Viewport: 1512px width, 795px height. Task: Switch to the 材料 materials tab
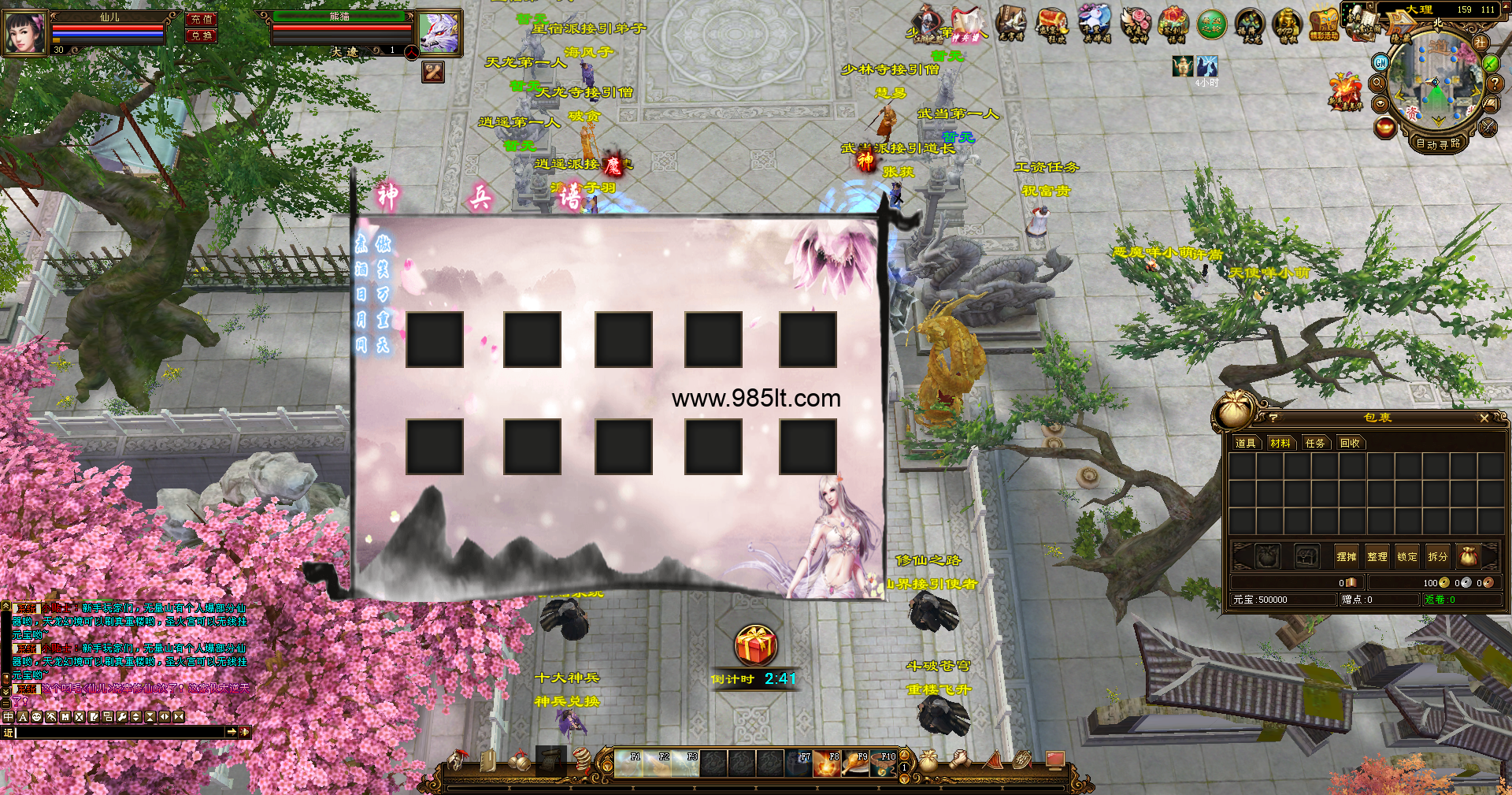coord(1280,444)
